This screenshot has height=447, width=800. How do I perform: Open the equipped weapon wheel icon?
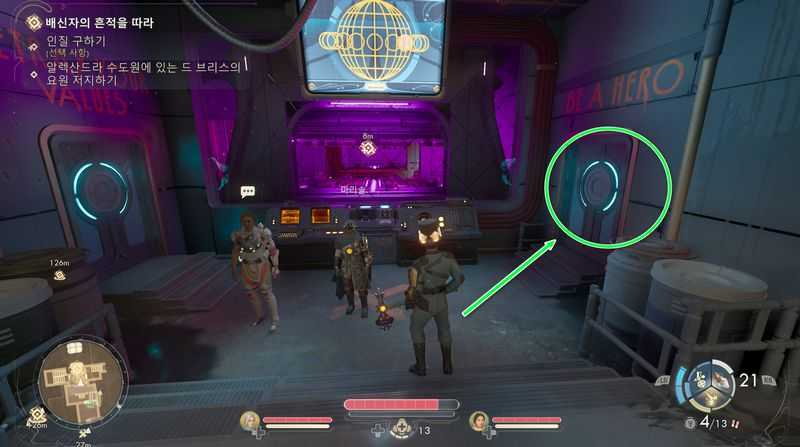(x=714, y=387)
